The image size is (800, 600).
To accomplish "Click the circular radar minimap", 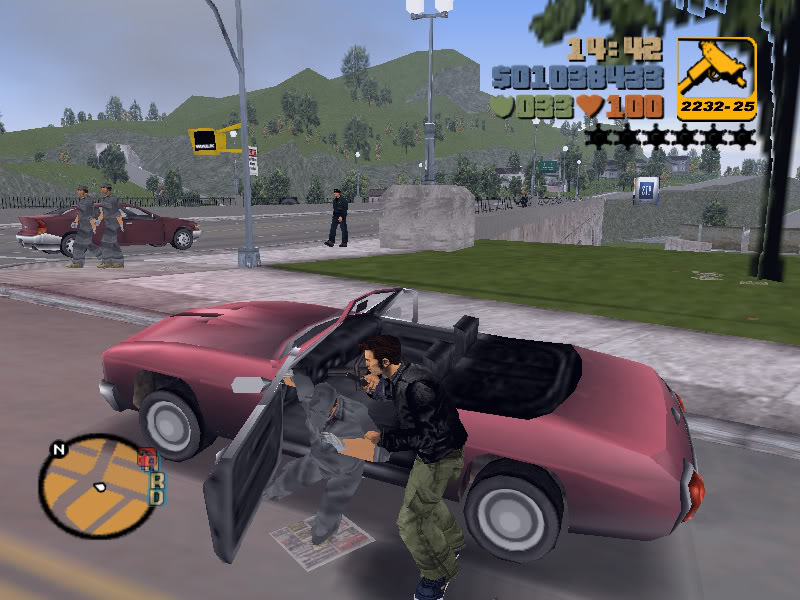I will 98,486.
